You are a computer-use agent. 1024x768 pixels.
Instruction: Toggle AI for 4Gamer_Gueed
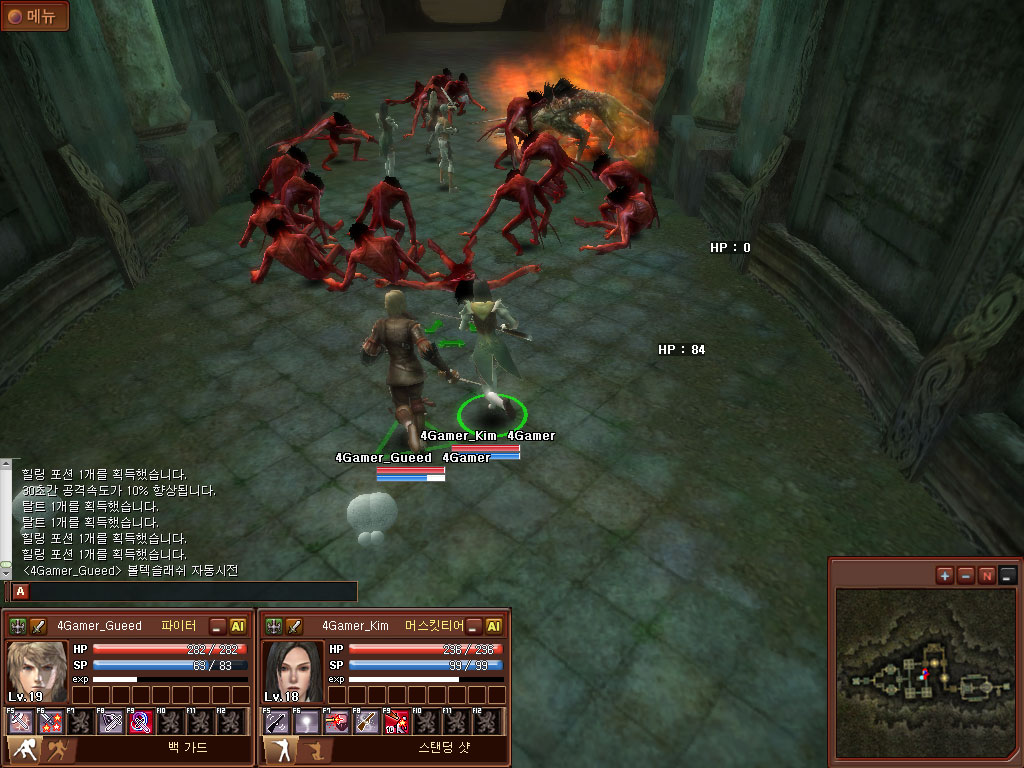pyautogui.click(x=238, y=626)
